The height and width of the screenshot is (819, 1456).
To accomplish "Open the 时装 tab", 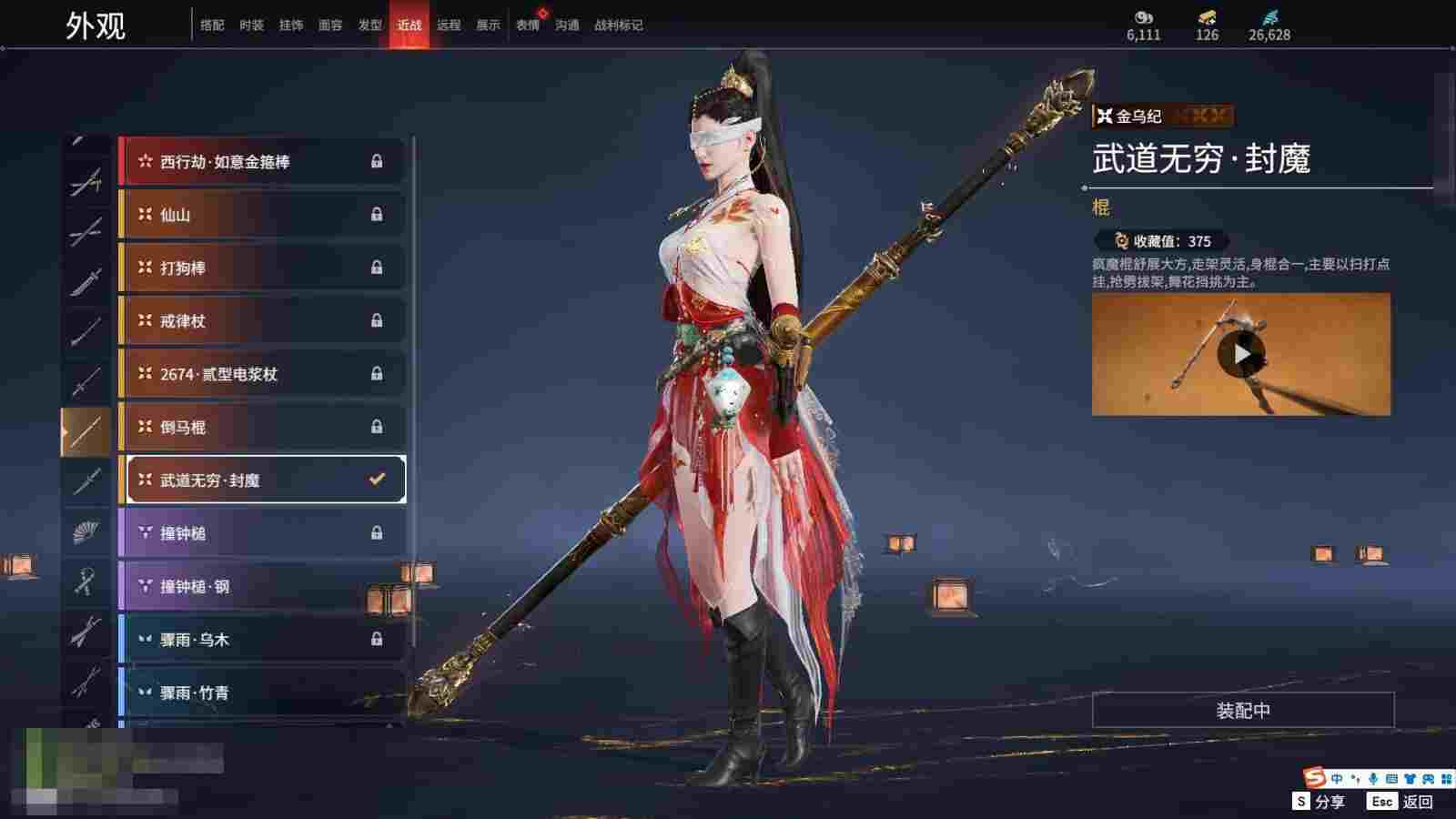I will pos(251,25).
